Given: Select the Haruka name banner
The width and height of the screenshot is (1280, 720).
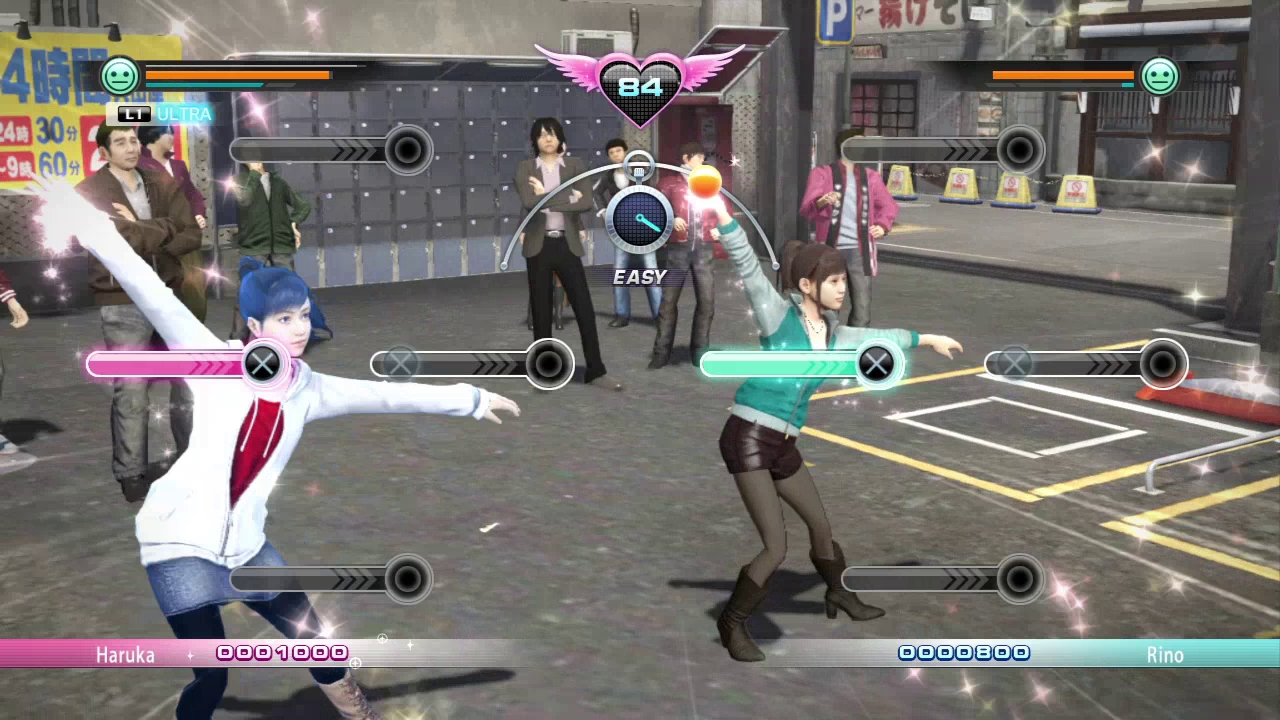Looking at the screenshot, I should click(125, 655).
